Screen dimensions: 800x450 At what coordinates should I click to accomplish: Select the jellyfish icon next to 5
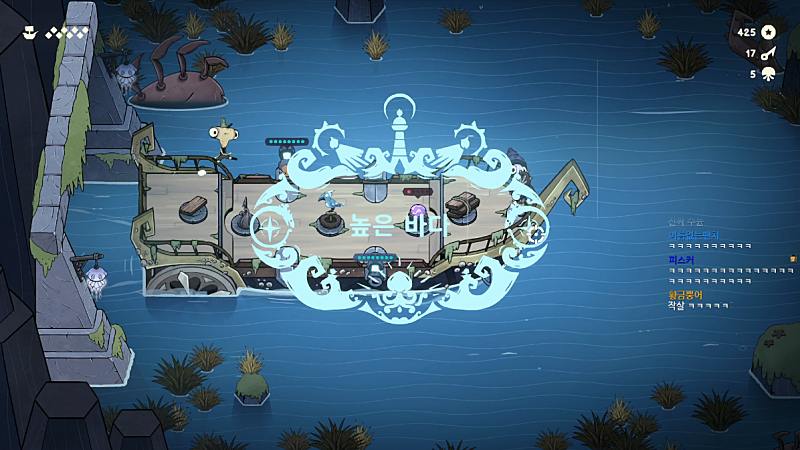click(768, 73)
